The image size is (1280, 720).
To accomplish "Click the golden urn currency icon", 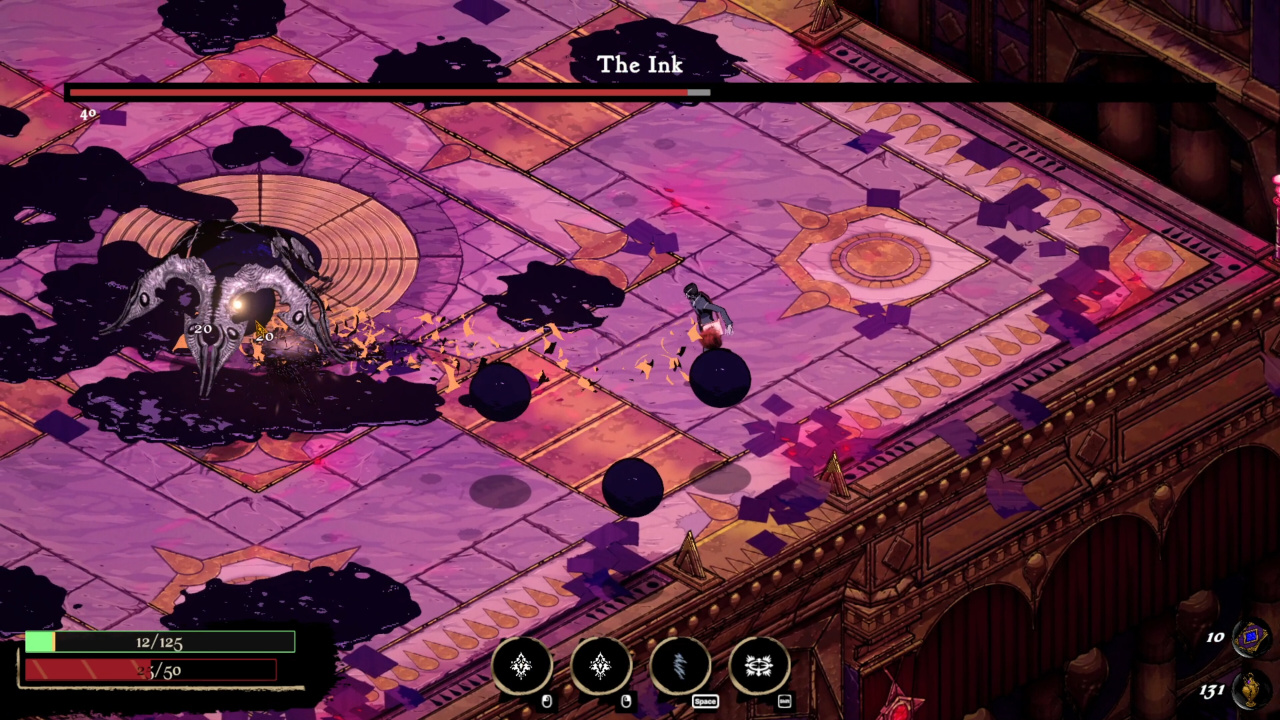I will click(1251, 690).
